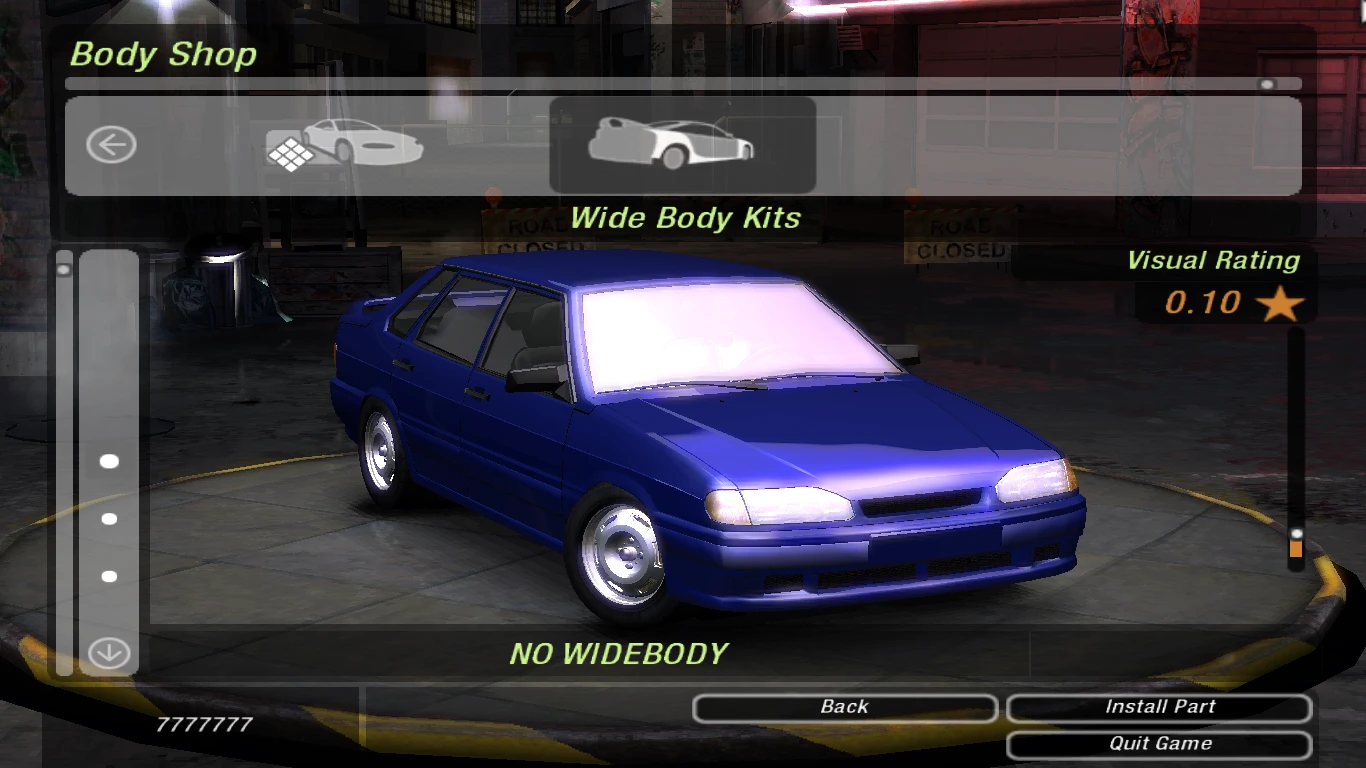Click the Quit Game button
Screen dimensions: 1366x768
coord(1159,743)
